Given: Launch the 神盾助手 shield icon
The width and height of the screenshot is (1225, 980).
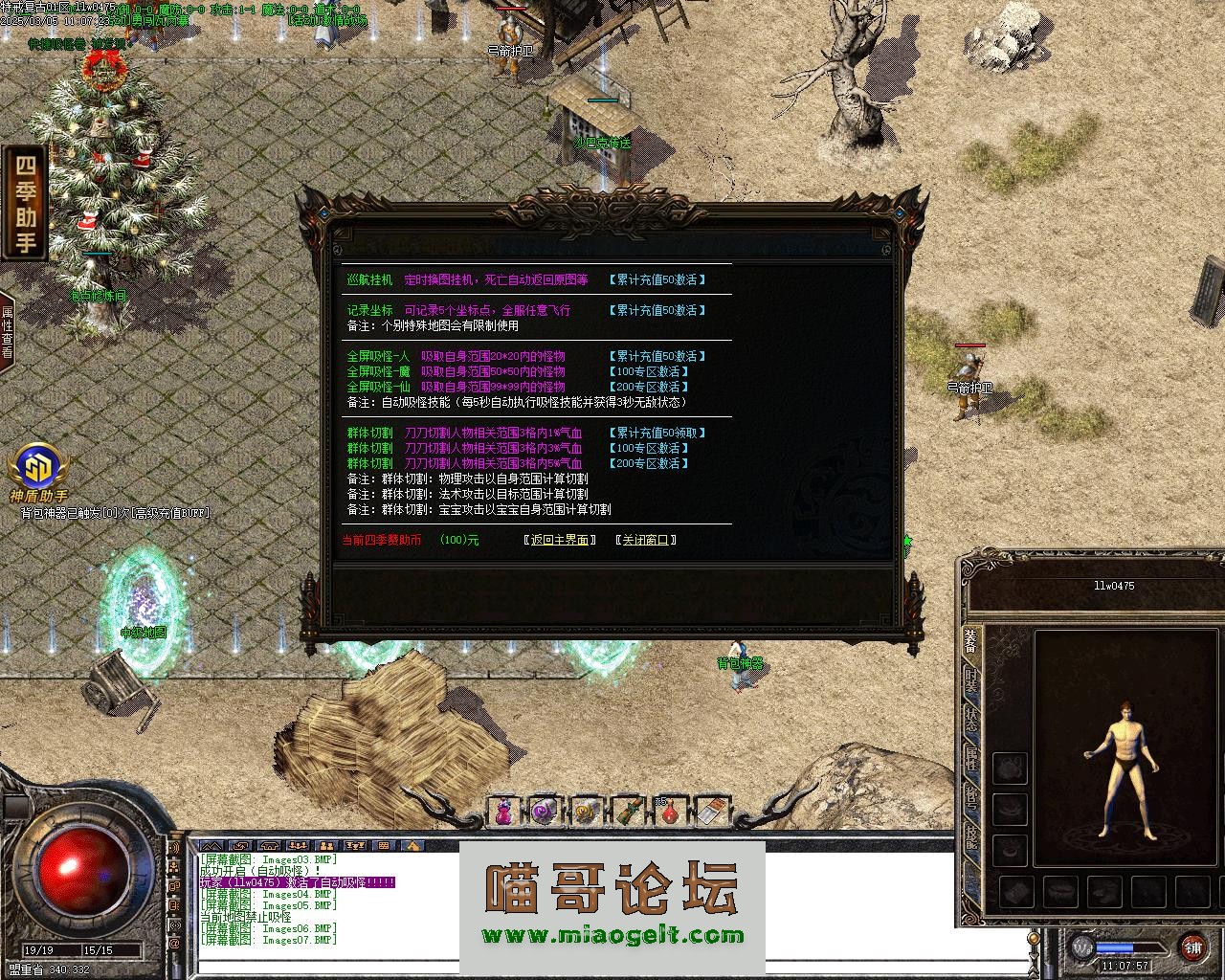Looking at the screenshot, I should (x=38, y=469).
